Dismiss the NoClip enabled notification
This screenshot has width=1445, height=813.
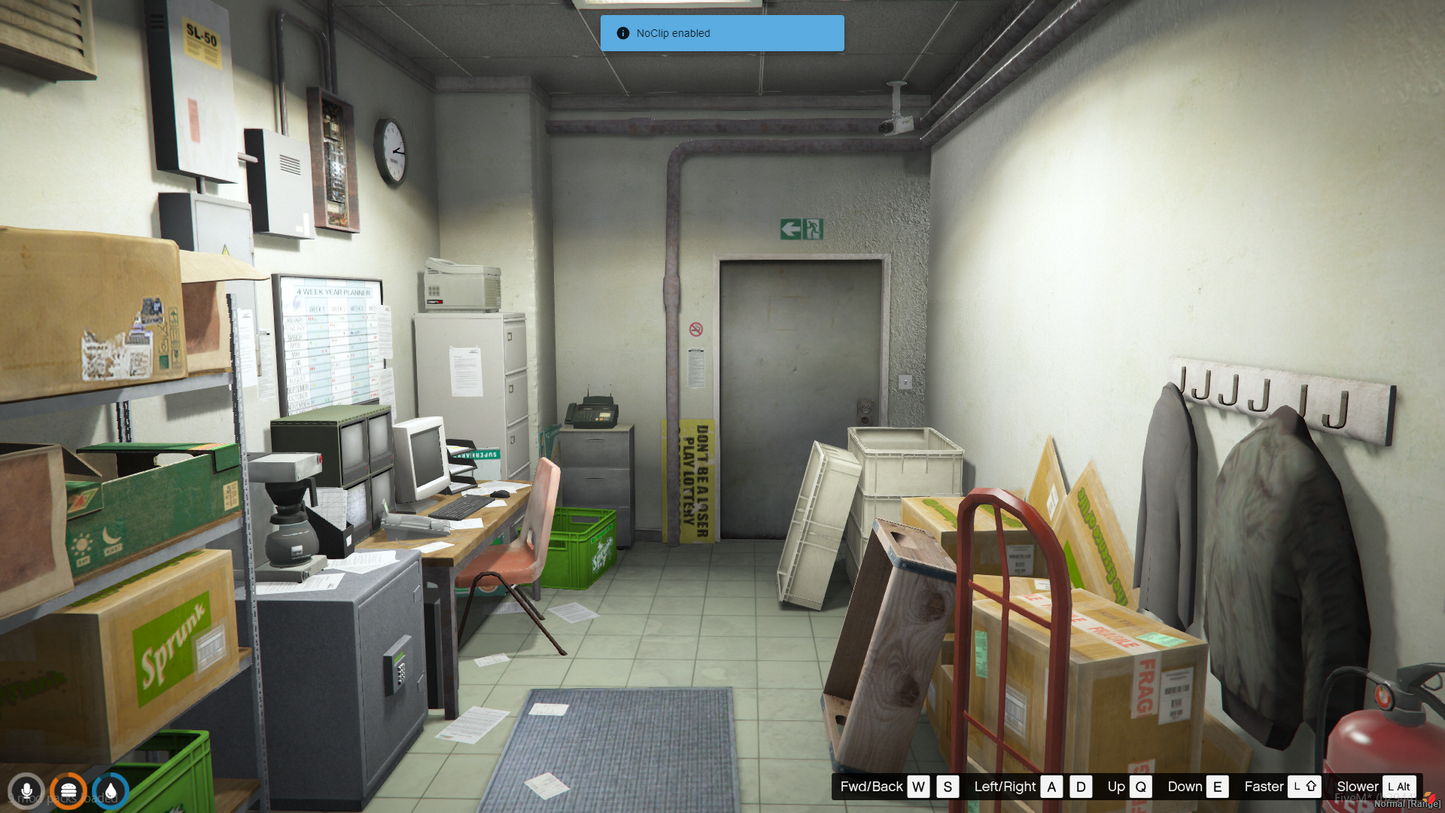[721, 33]
